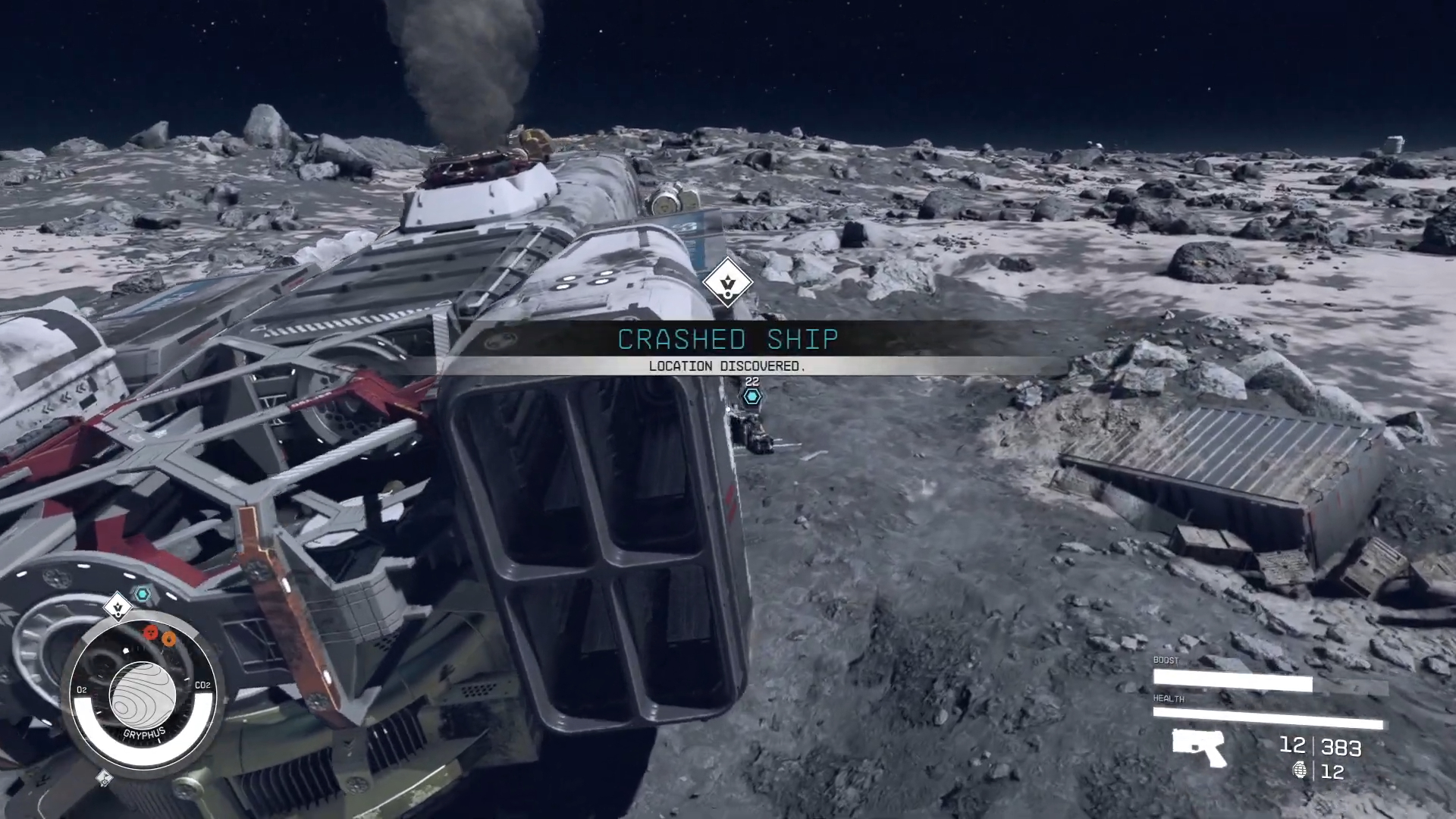Click the white diamond location marker above CRASHED SHIP
The image size is (1456, 819).
coord(729,284)
